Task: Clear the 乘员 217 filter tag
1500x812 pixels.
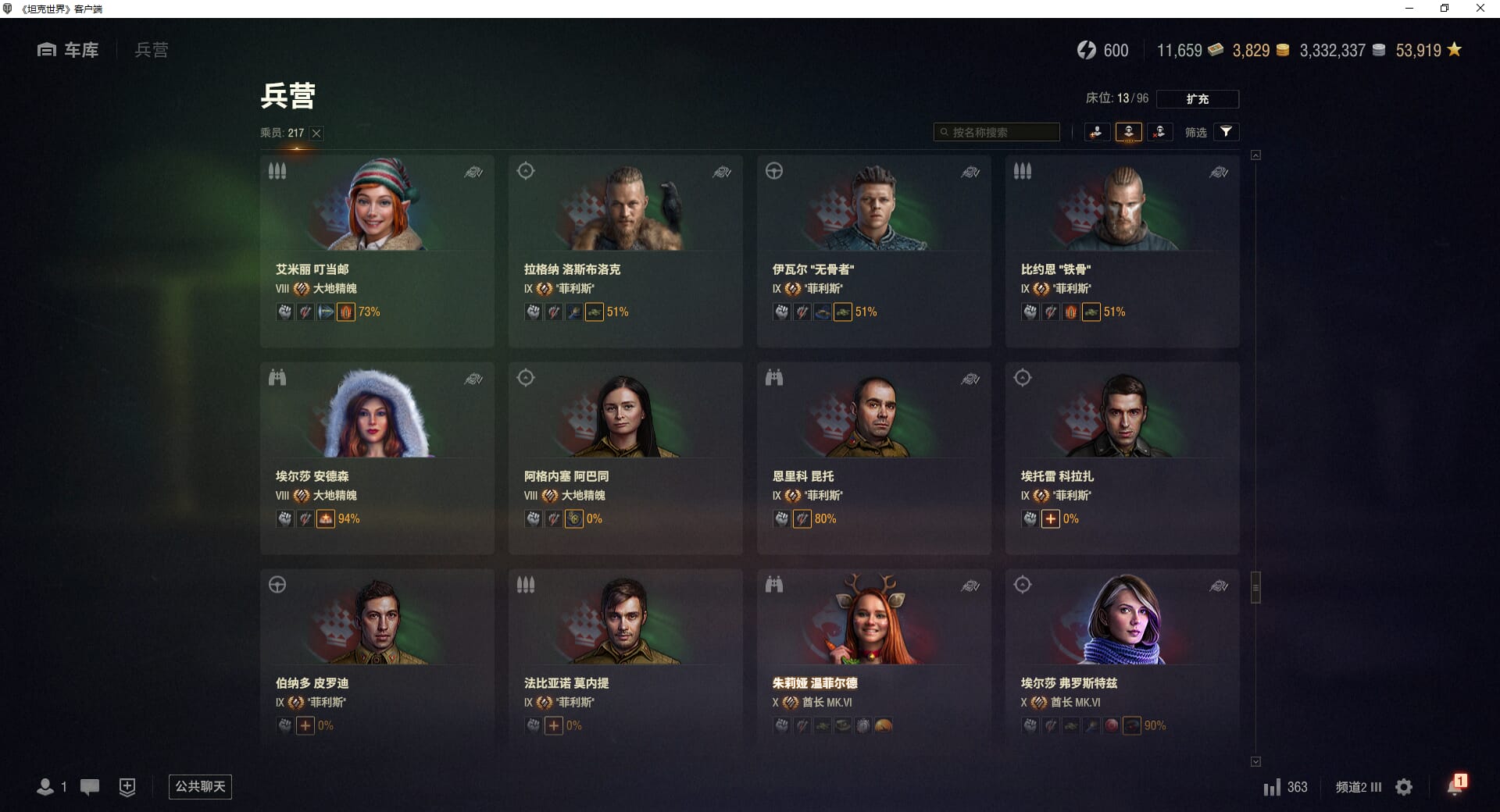Action: [x=316, y=134]
